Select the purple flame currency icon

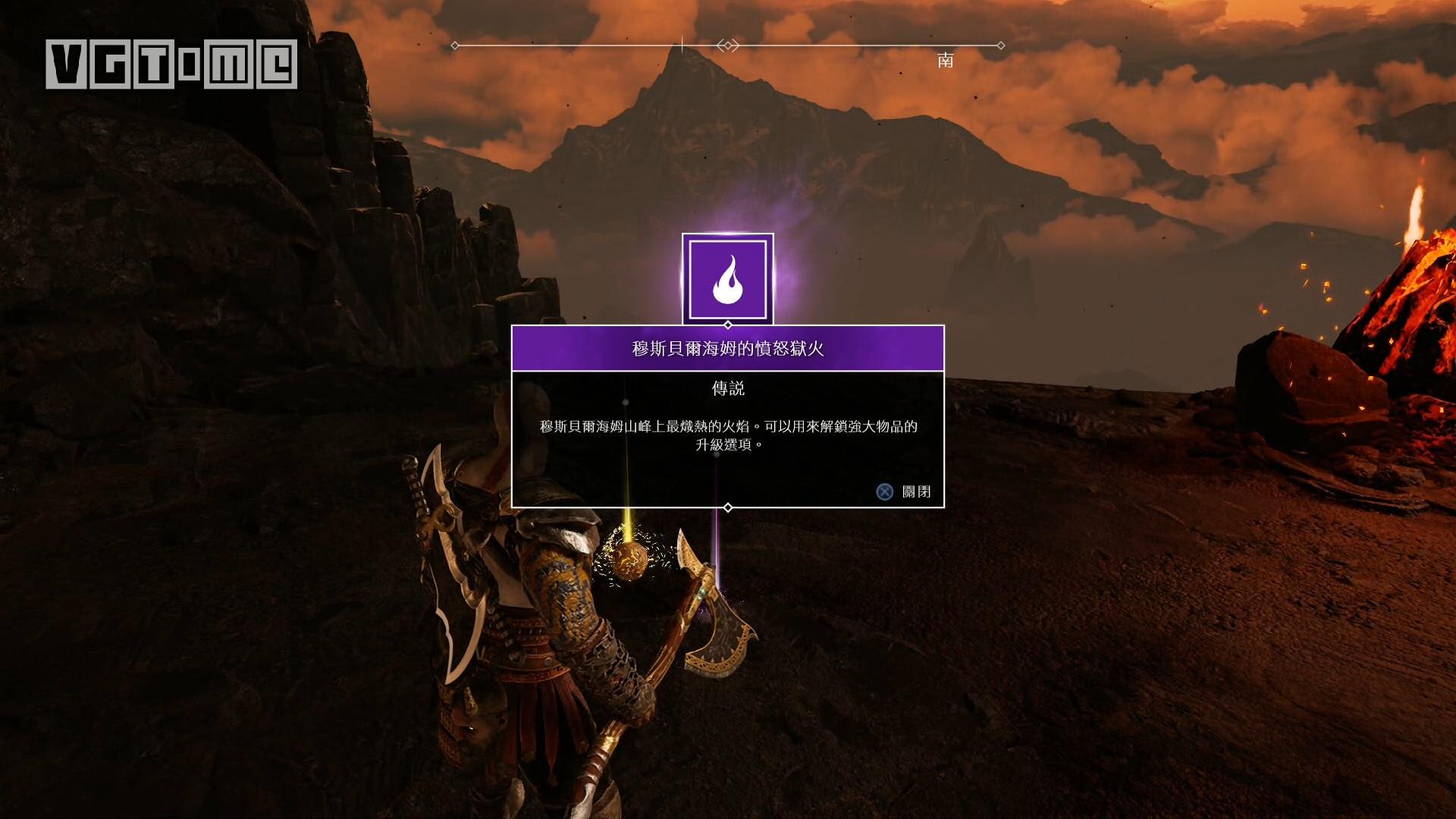(x=728, y=281)
